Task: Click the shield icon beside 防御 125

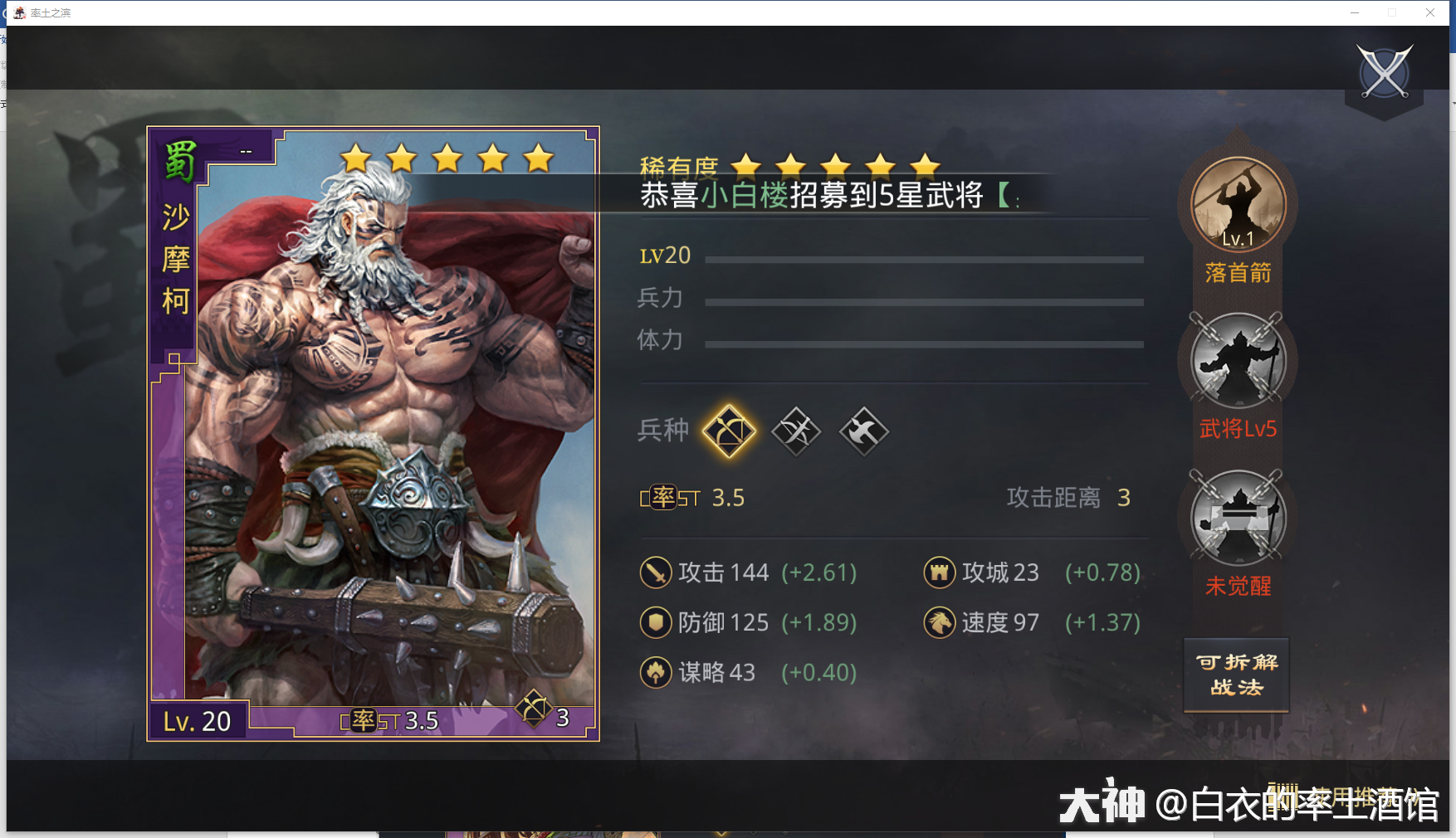Action: coord(656,622)
